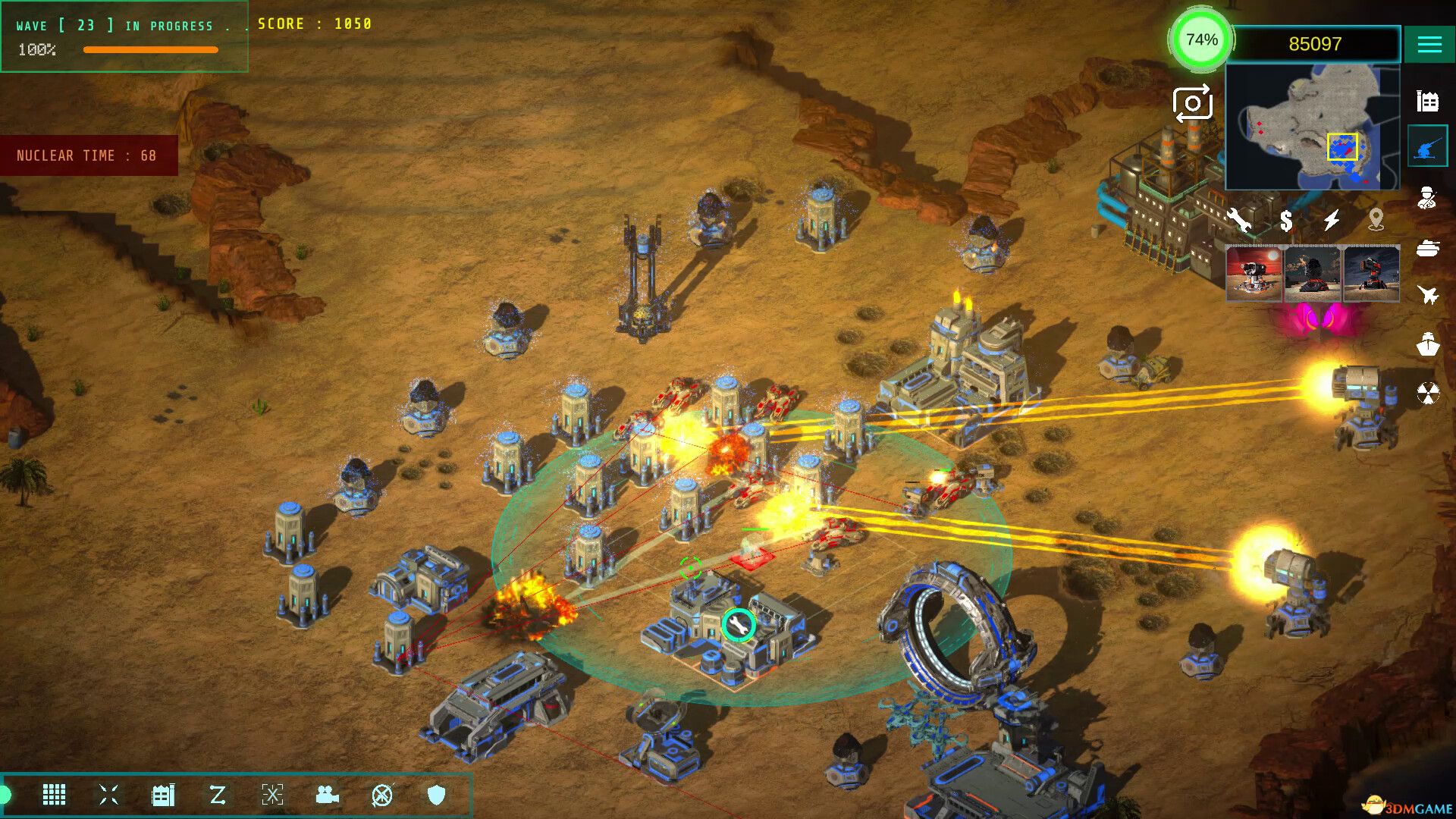Image resolution: width=1456 pixels, height=819 pixels.
Task: Choose the tank vehicles category
Action: coord(1427,248)
